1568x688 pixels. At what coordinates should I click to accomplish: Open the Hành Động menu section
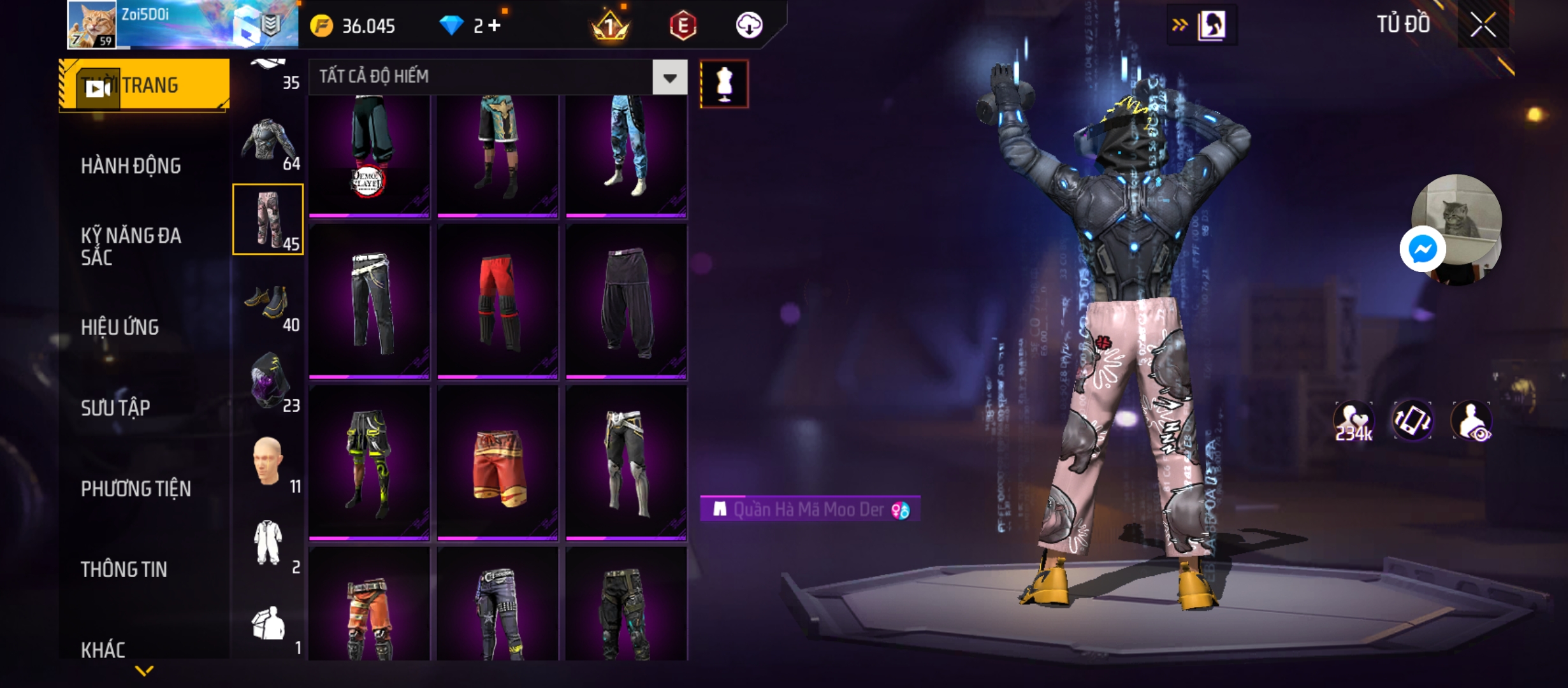coord(131,166)
